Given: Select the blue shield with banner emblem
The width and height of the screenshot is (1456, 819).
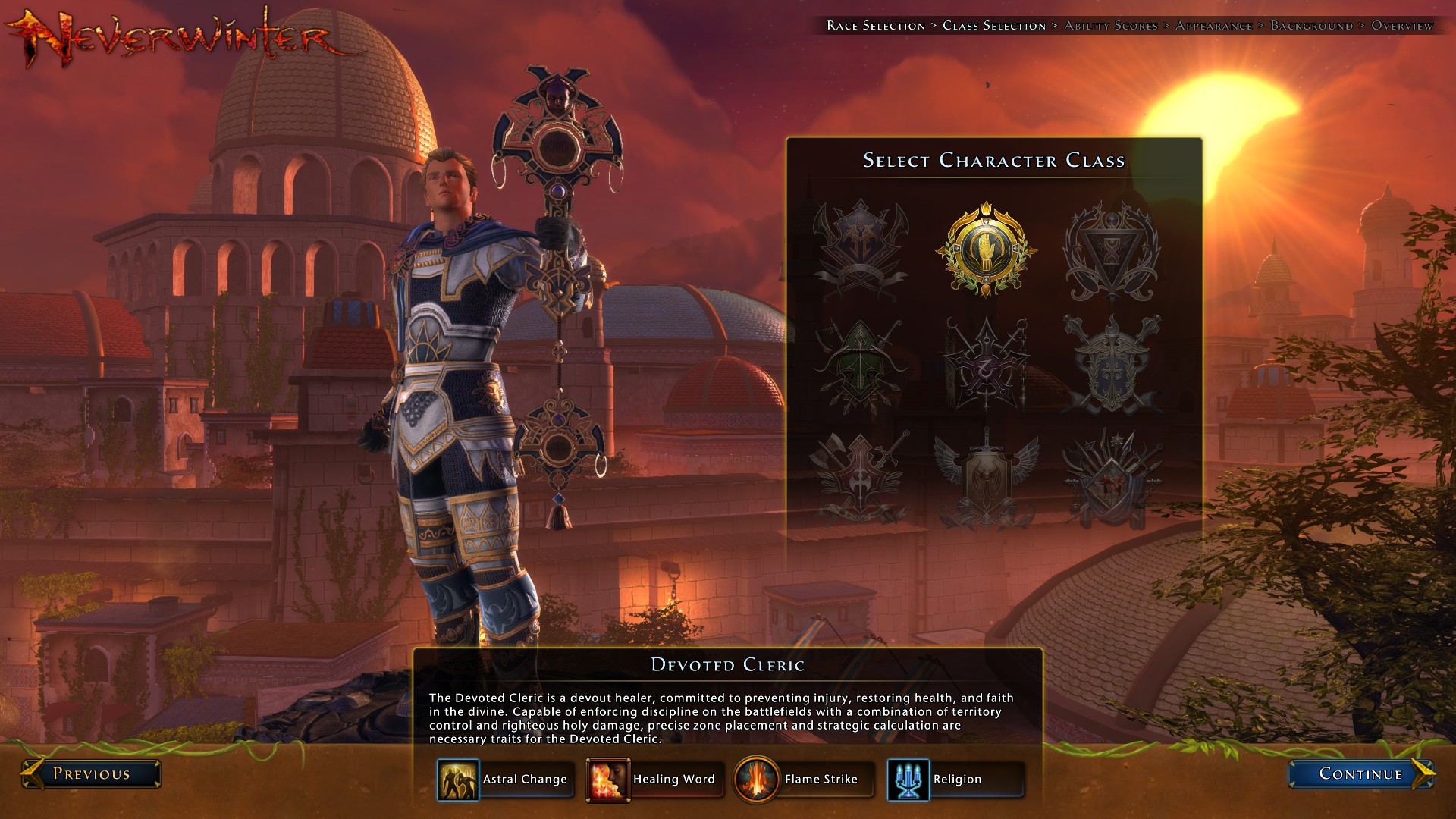Looking at the screenshot, I should (860, 250).
